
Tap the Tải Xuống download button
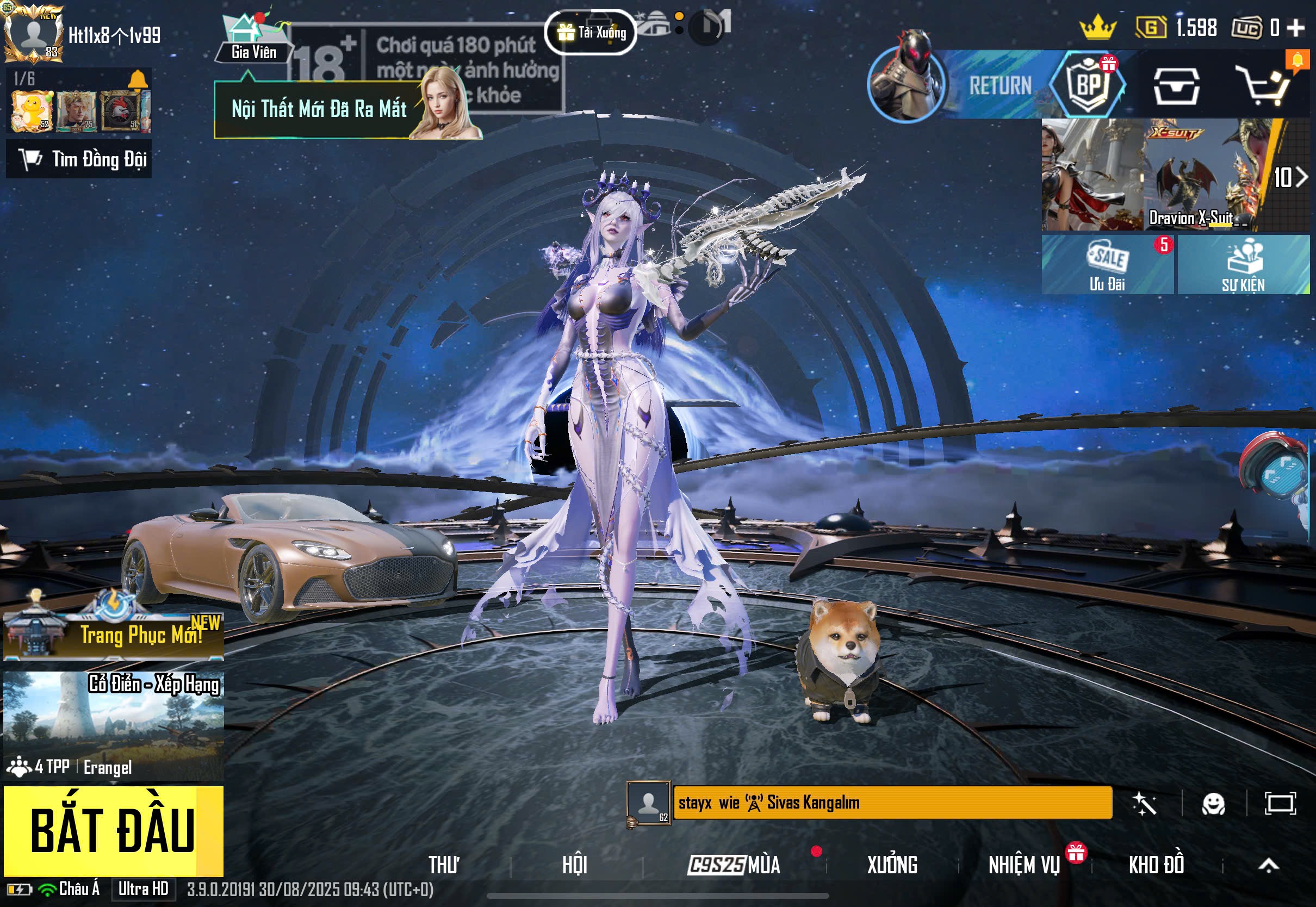pyautogui.click(x=591, y=33)
